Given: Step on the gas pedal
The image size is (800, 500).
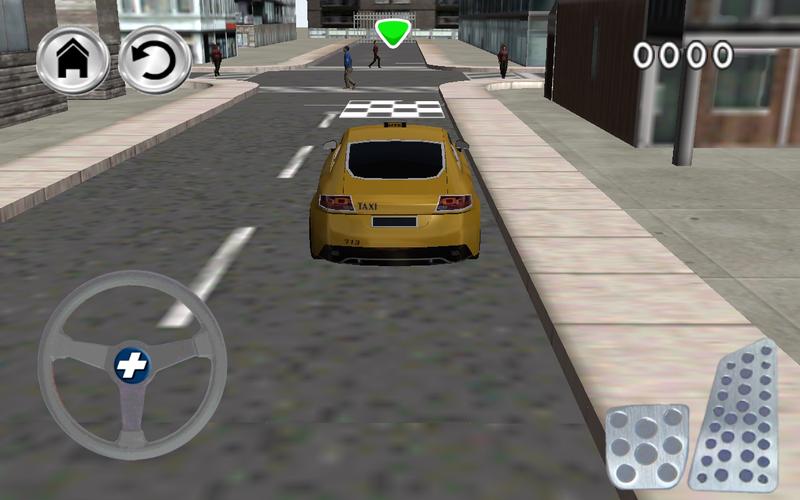Looking at the screenshot, I should [737, 418].
